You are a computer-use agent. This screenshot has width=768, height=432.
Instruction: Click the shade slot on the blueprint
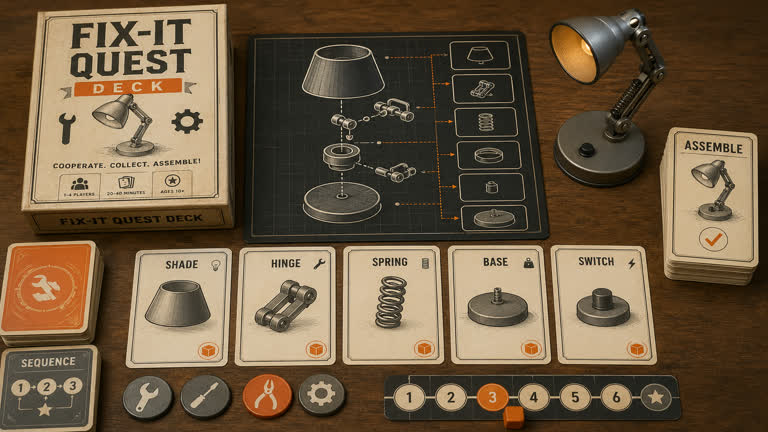tap(485, 55)
